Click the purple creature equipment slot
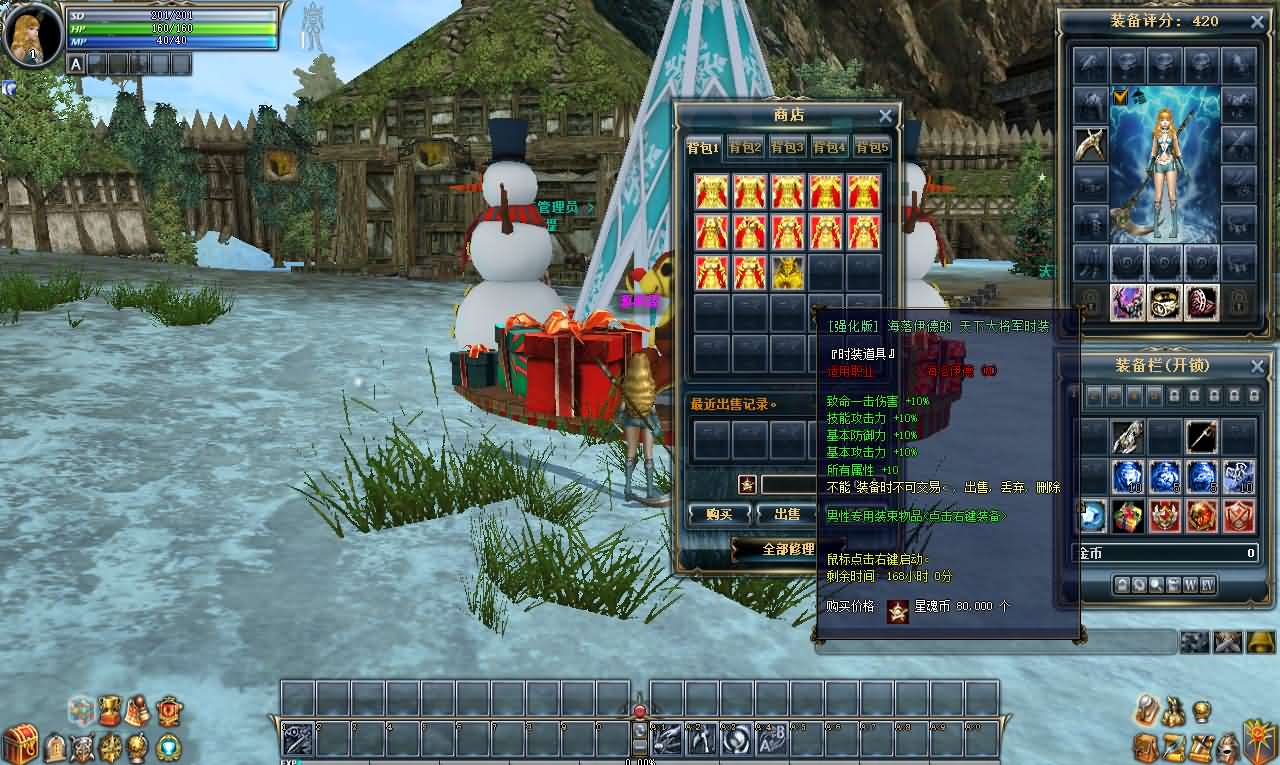1280x765 pixels. point(1127,302)
